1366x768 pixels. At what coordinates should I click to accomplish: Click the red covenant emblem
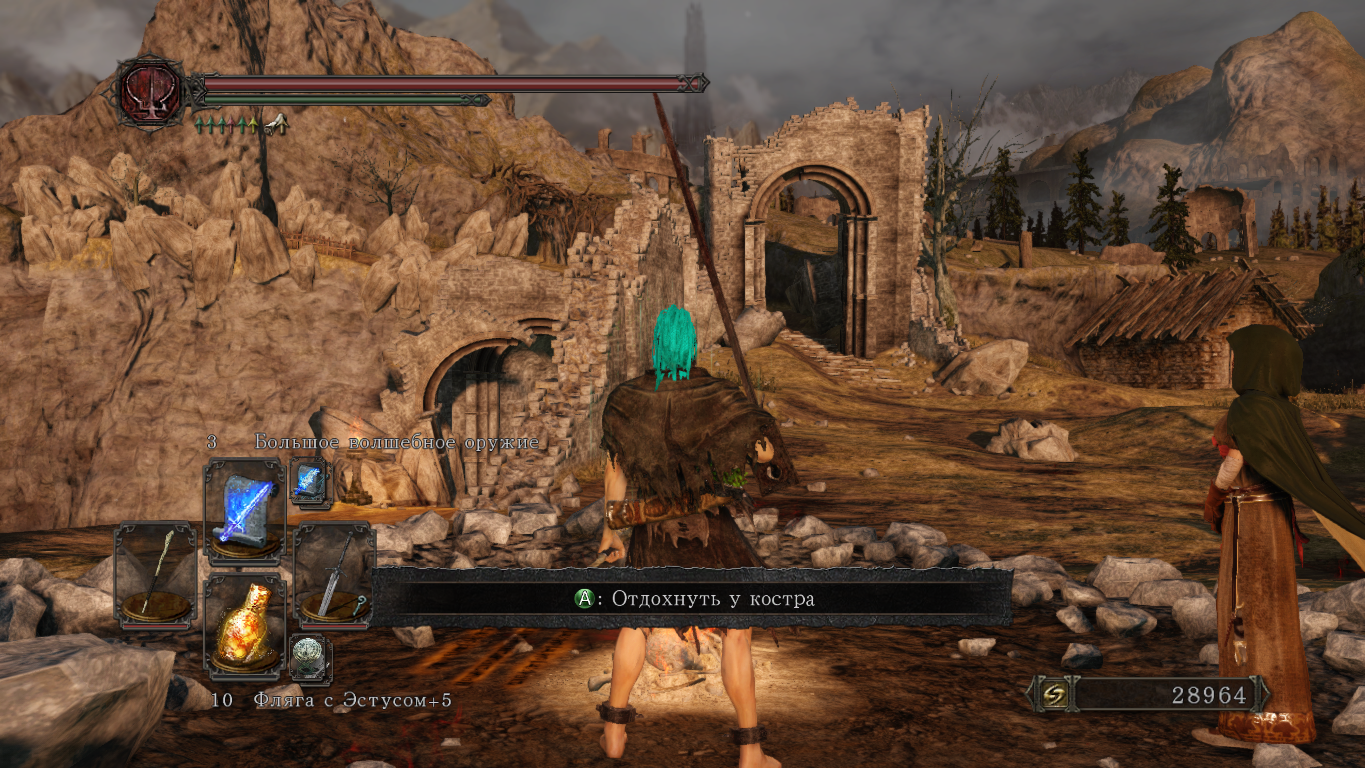150,92
